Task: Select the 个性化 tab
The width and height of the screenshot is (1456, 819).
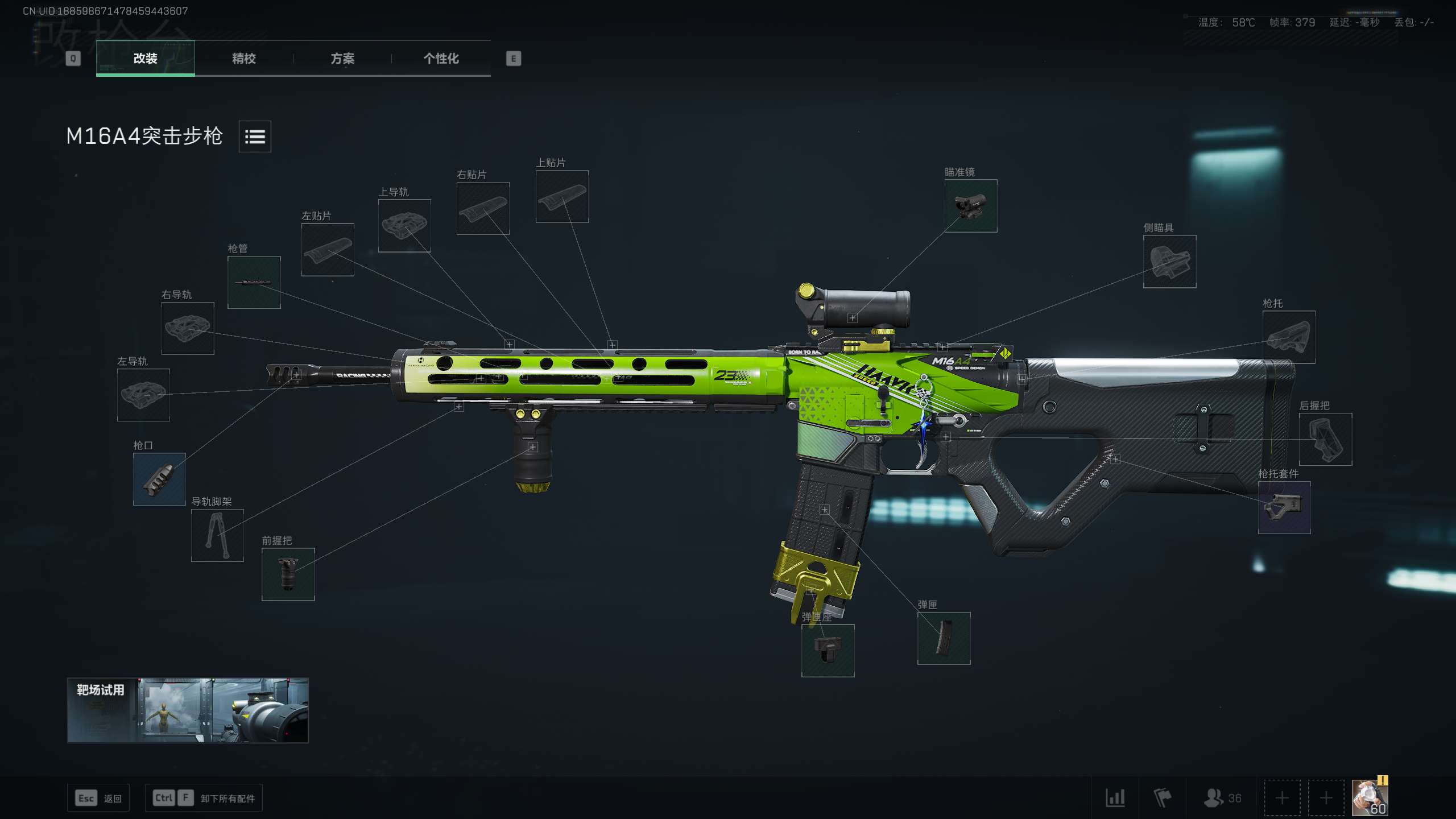Action: coord(441,59)
